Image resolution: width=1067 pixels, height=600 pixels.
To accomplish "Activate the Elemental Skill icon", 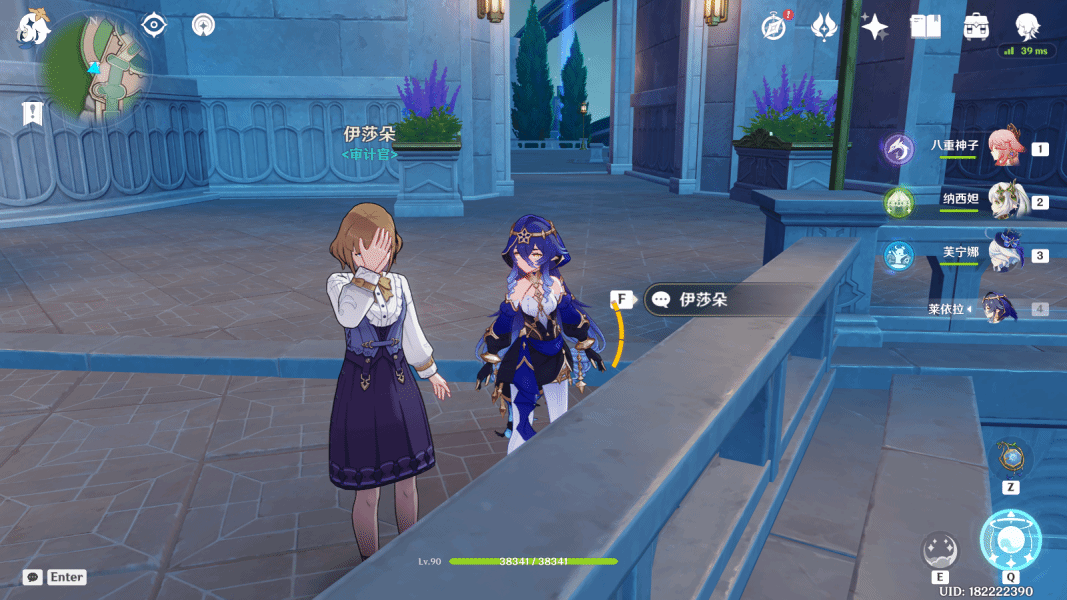I will click(940, 551).
